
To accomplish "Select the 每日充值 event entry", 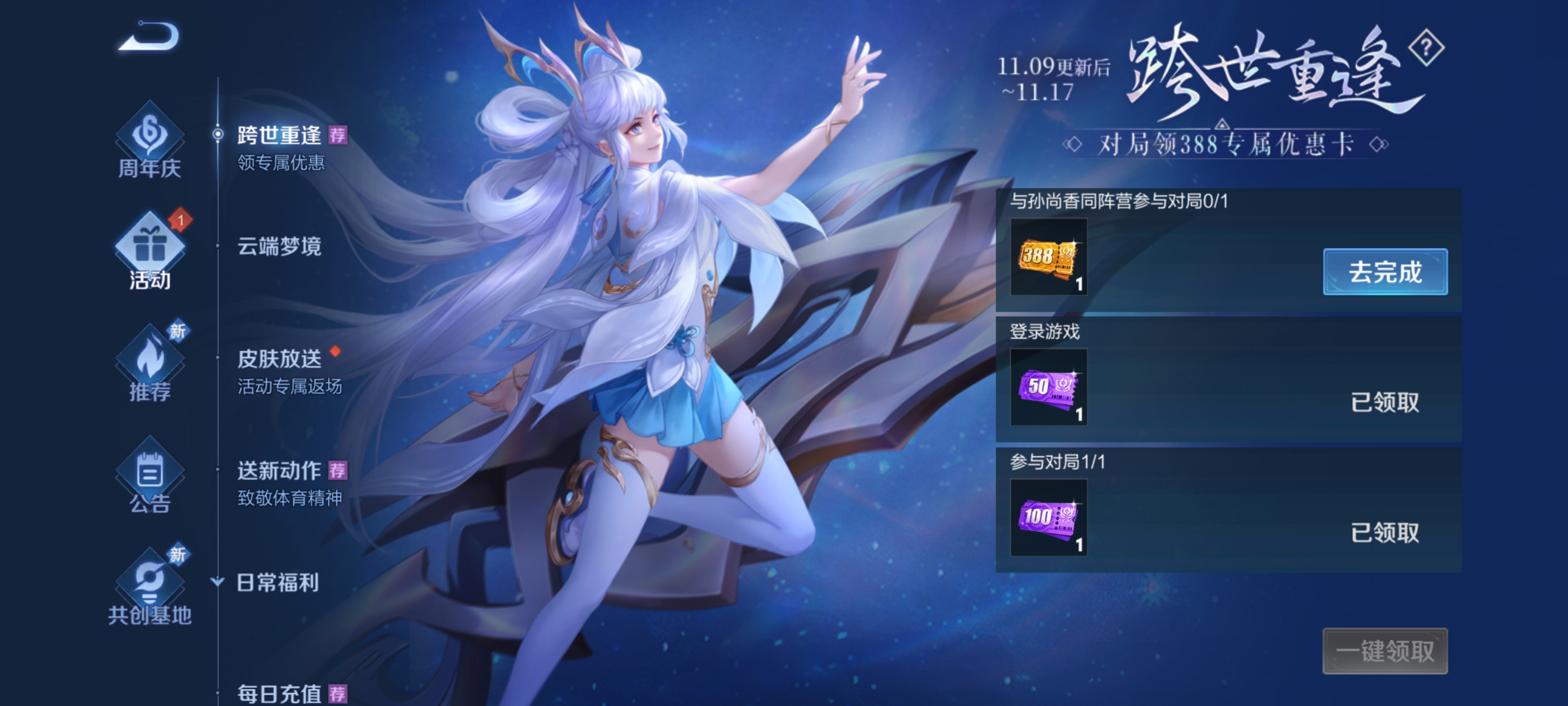I will tap(280, 693).
